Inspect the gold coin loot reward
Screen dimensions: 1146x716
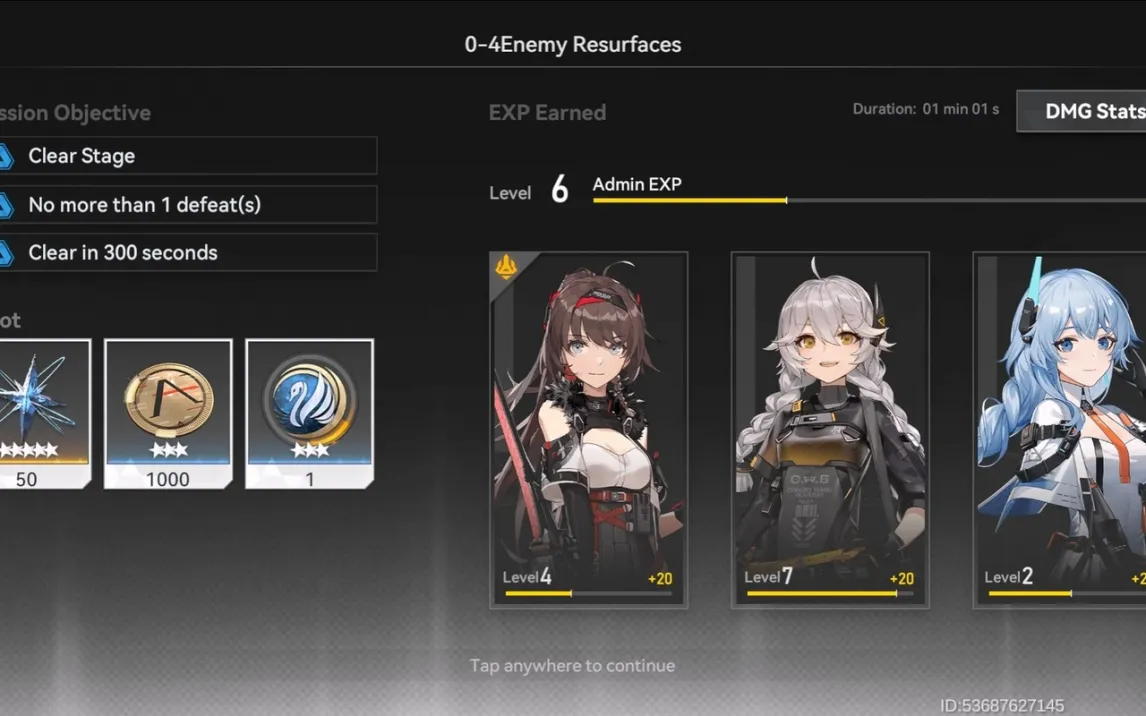(x=168, y=413)
